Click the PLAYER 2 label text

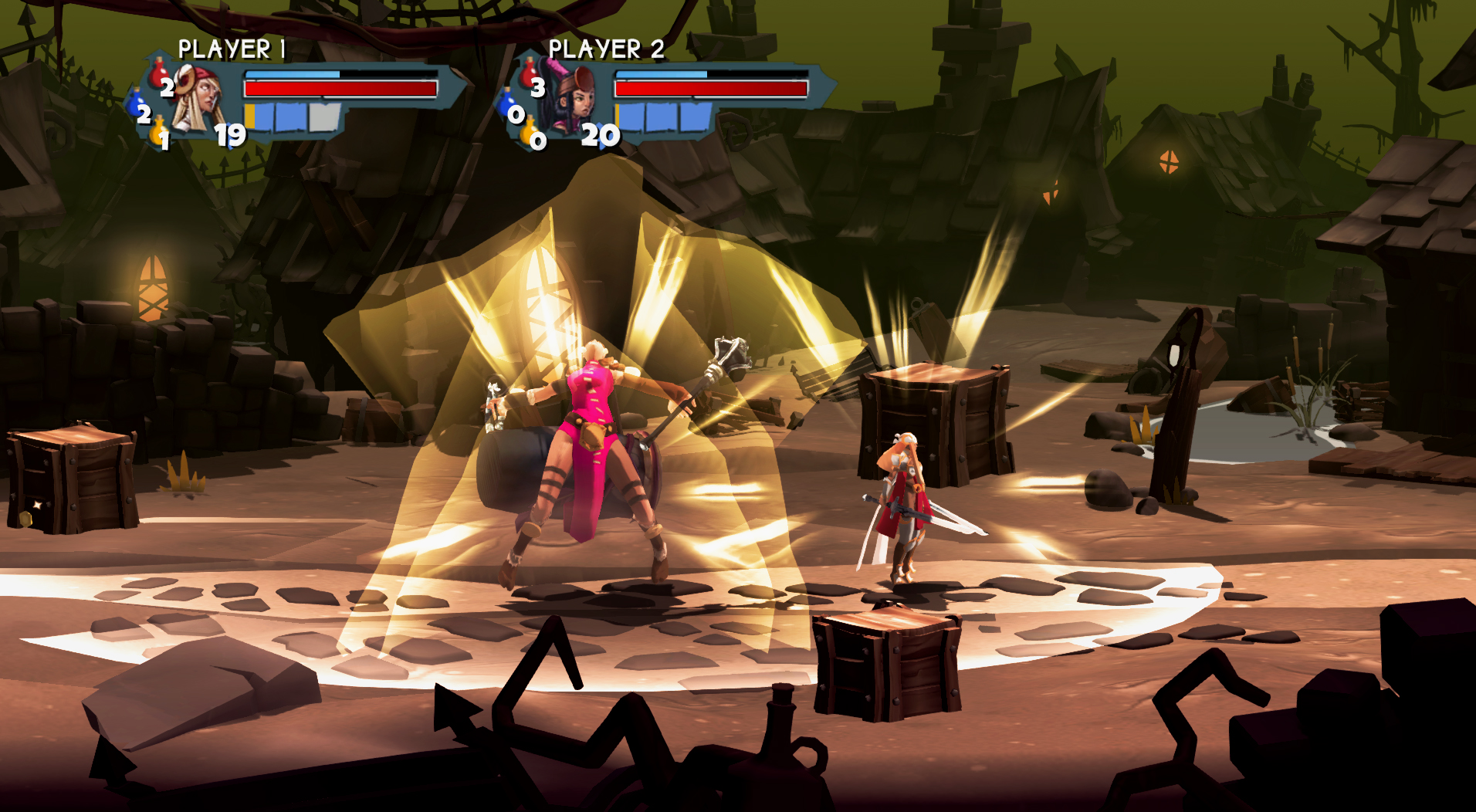(x=608, y=48)
